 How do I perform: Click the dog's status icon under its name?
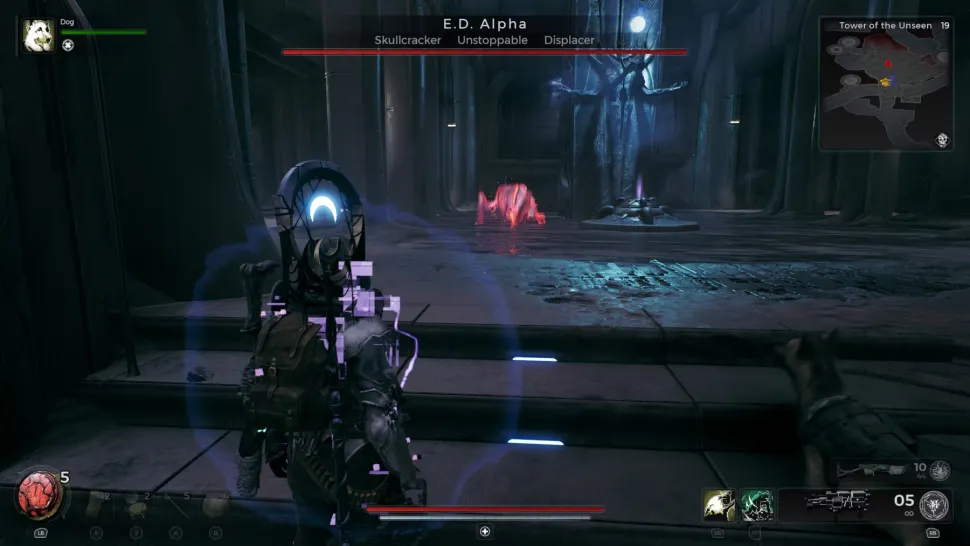(x=68, y=45)
